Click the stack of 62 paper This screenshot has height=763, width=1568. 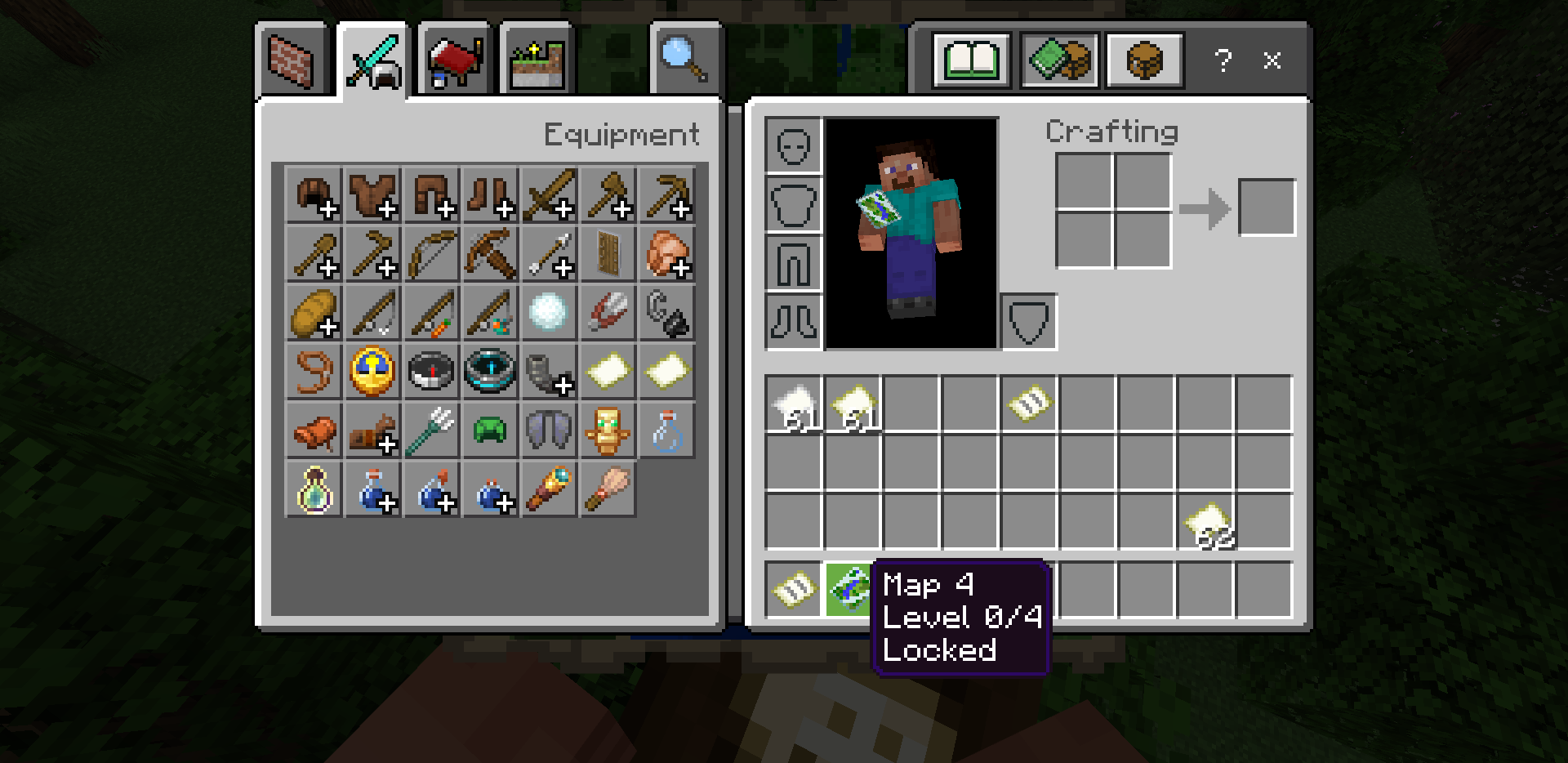point(1206,522)
